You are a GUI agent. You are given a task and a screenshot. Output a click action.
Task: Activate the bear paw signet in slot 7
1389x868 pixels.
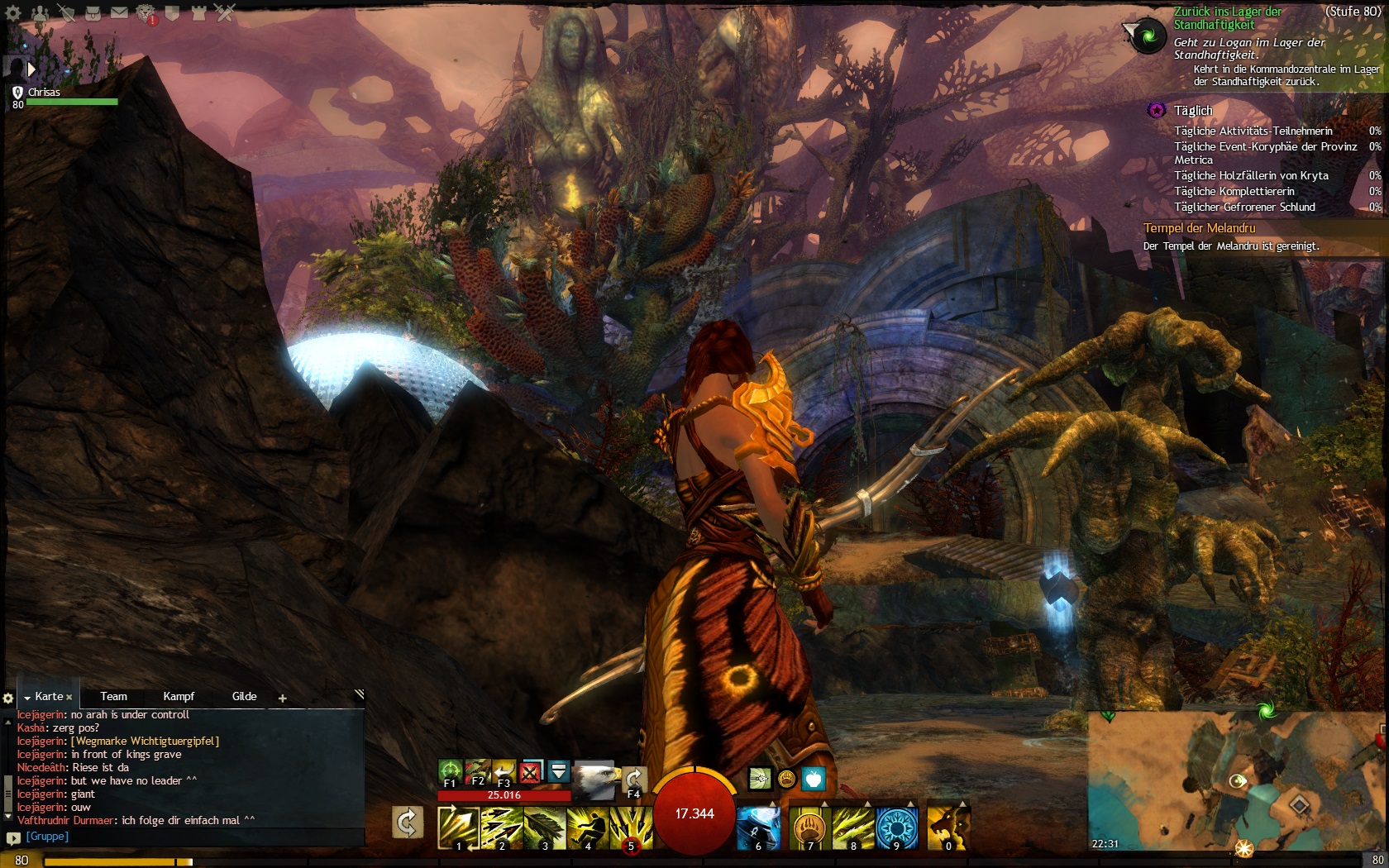click(810, 827)
